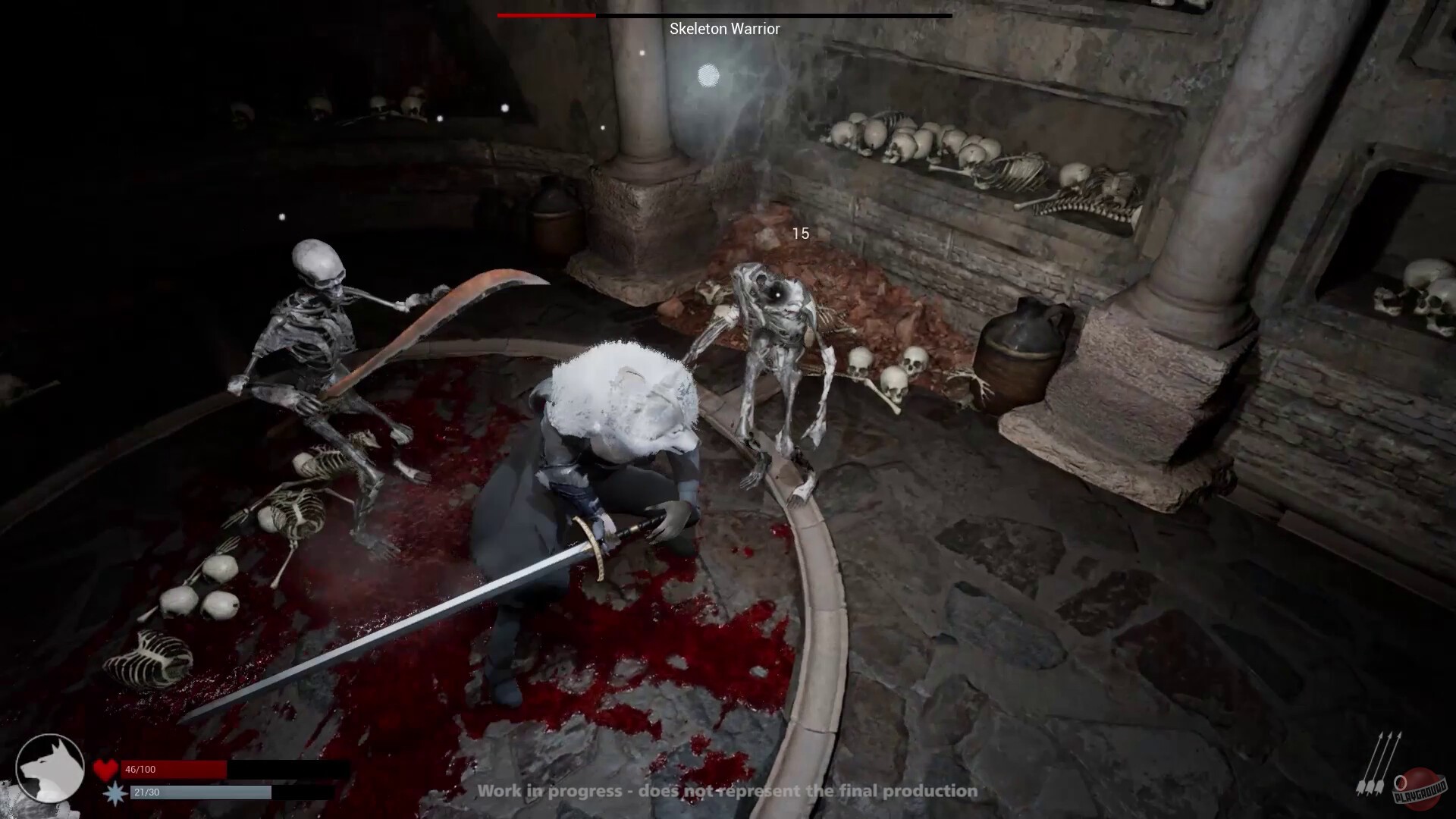1456x819 pixels.
Task: Click the white ring on the Playground logo
Action: pos(1400,783)
